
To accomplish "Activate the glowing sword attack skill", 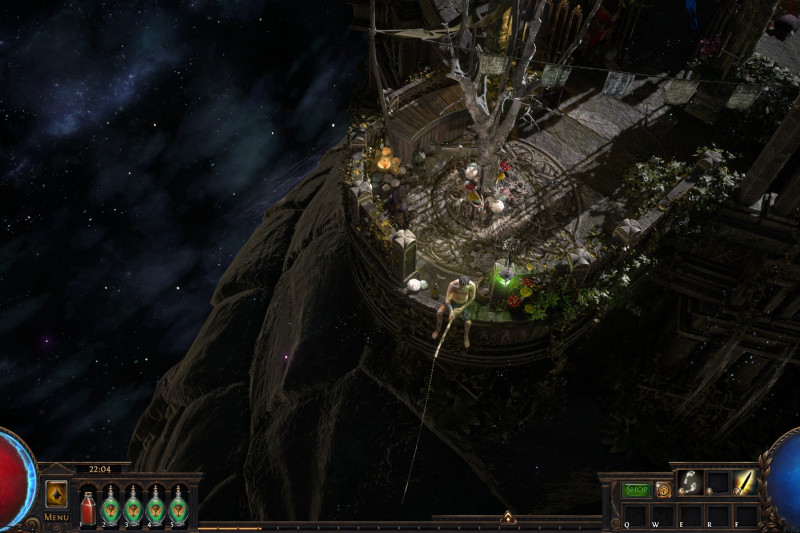I will 745,482.
